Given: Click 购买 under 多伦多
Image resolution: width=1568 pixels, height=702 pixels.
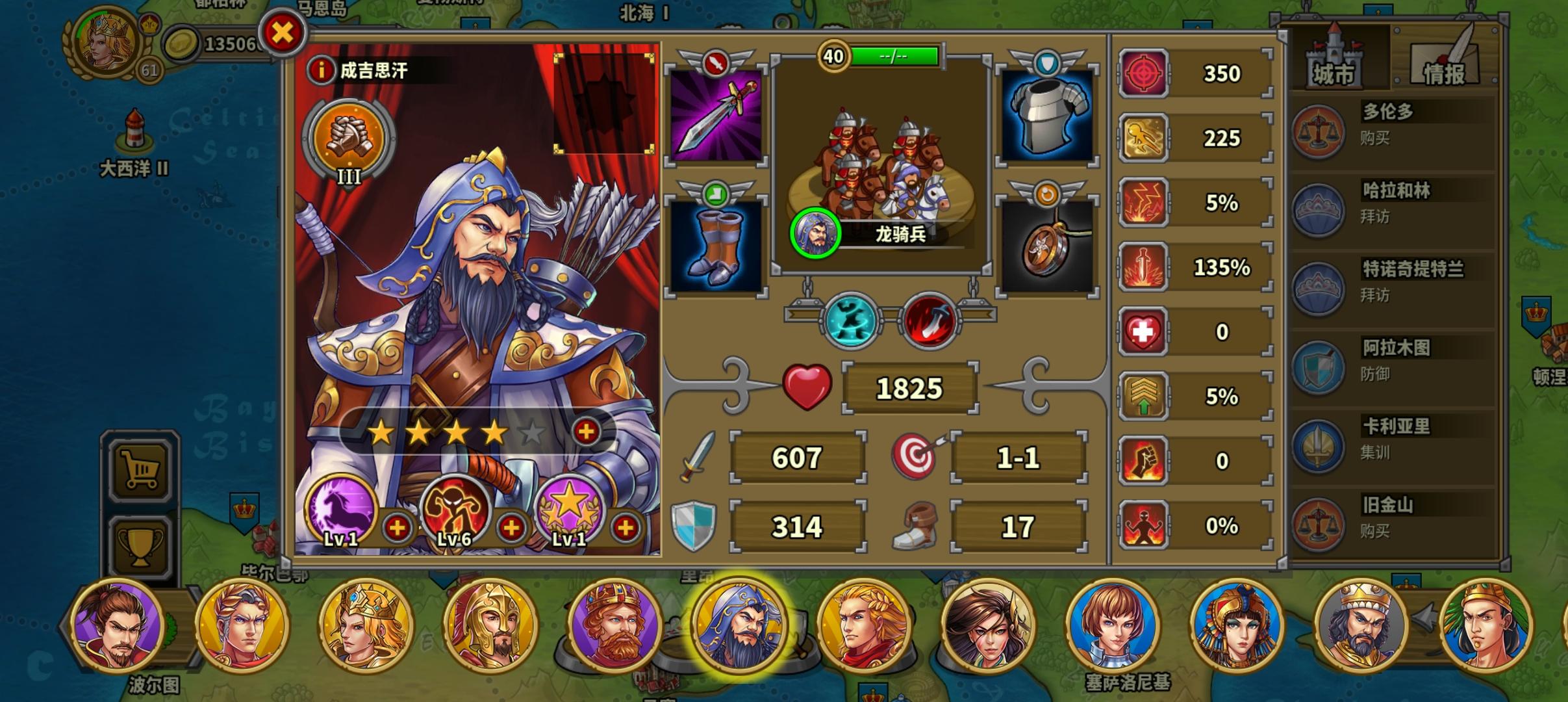Looking at the screenshot, I should point(1376,138).
